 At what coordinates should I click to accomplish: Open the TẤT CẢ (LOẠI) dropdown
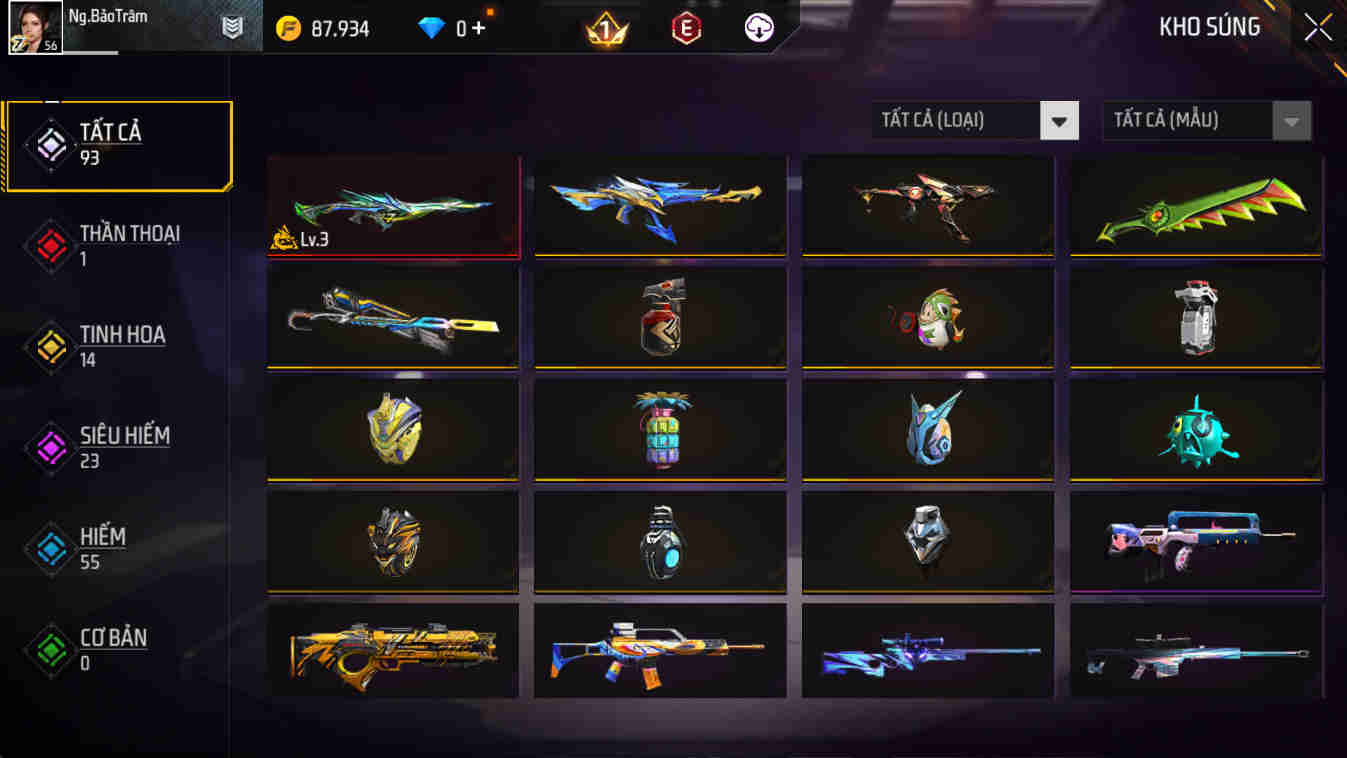960,120
